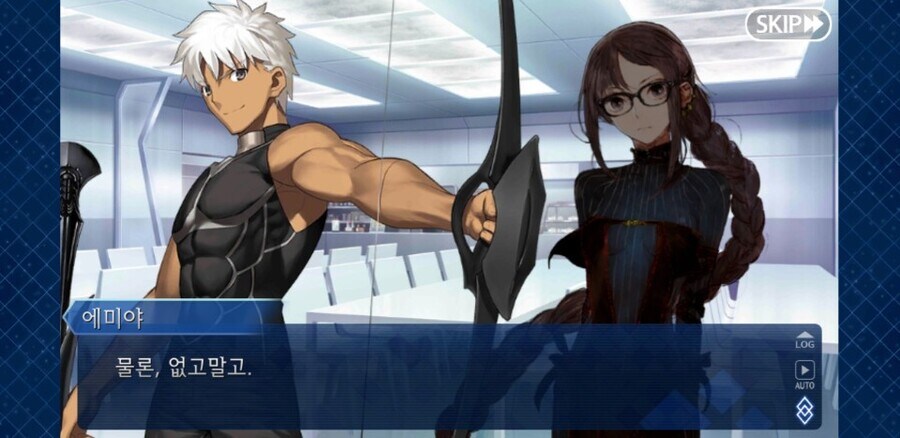The height and width of the screenshot is (438, 900).
Task: Toggle AUTO dialogue playback
Action: click(804, 374)
